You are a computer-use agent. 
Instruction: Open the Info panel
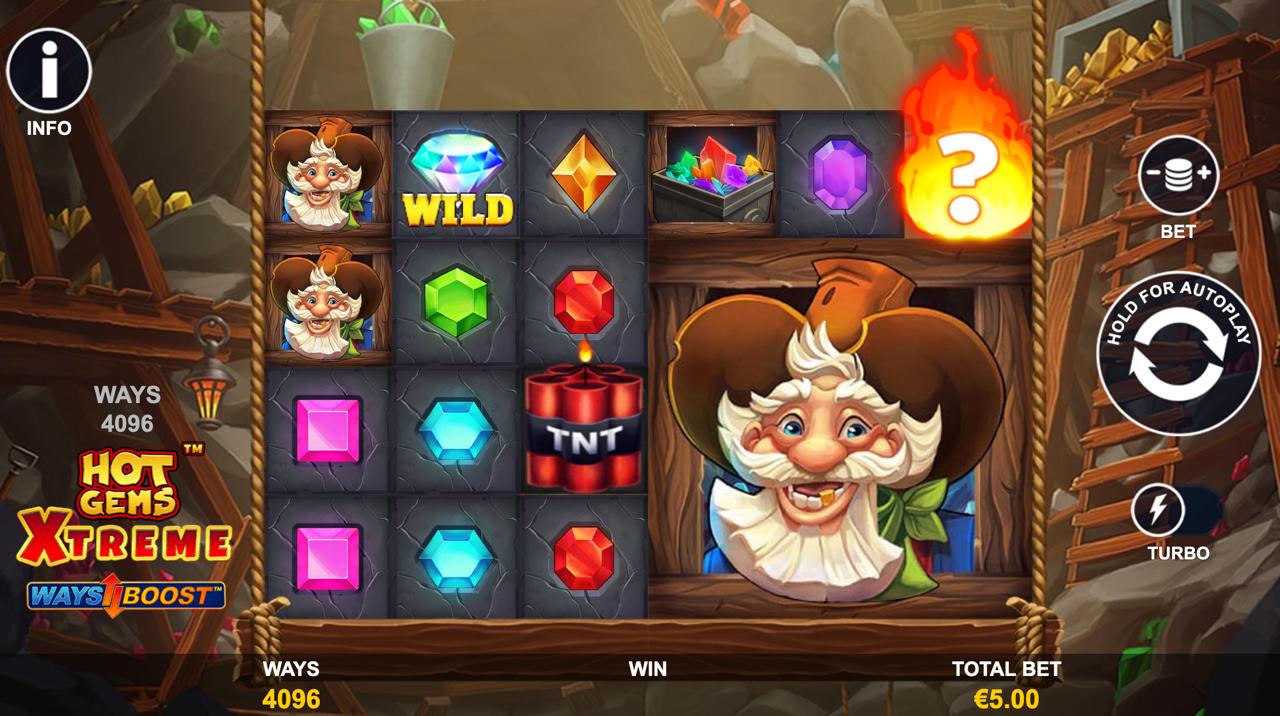point(49,71)
